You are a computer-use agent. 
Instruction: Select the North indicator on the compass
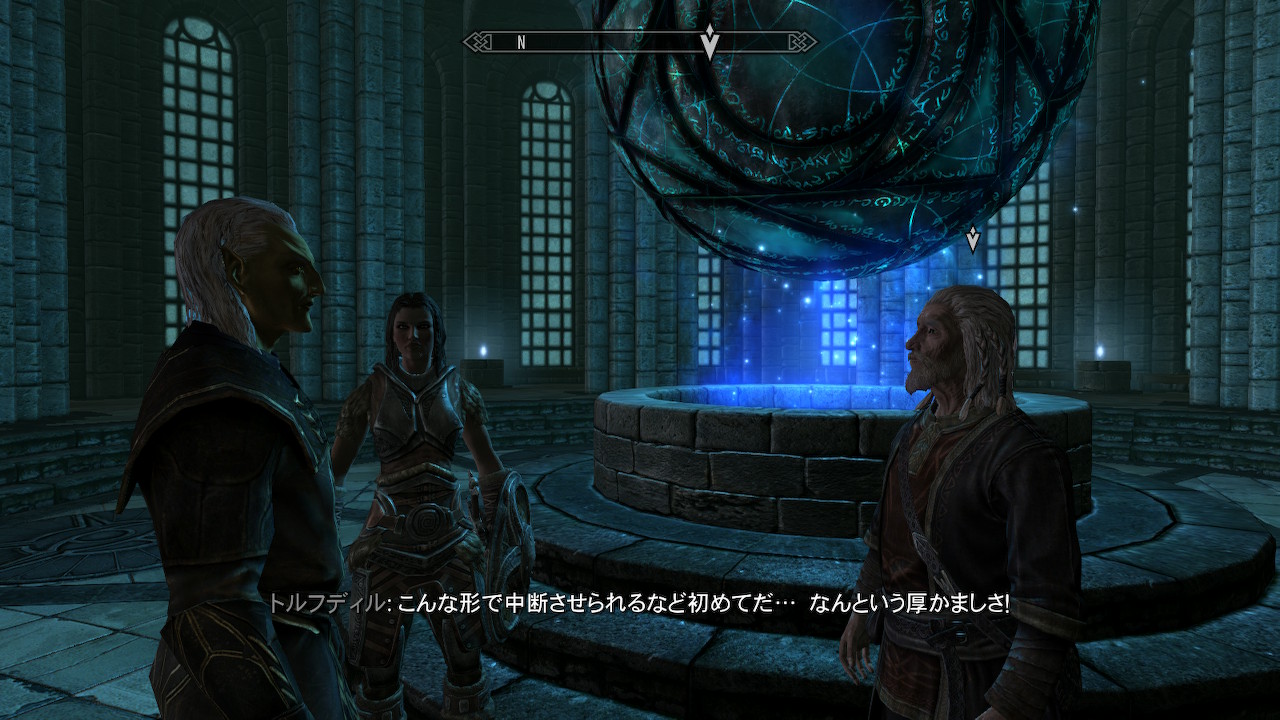[x=521, y=42]
